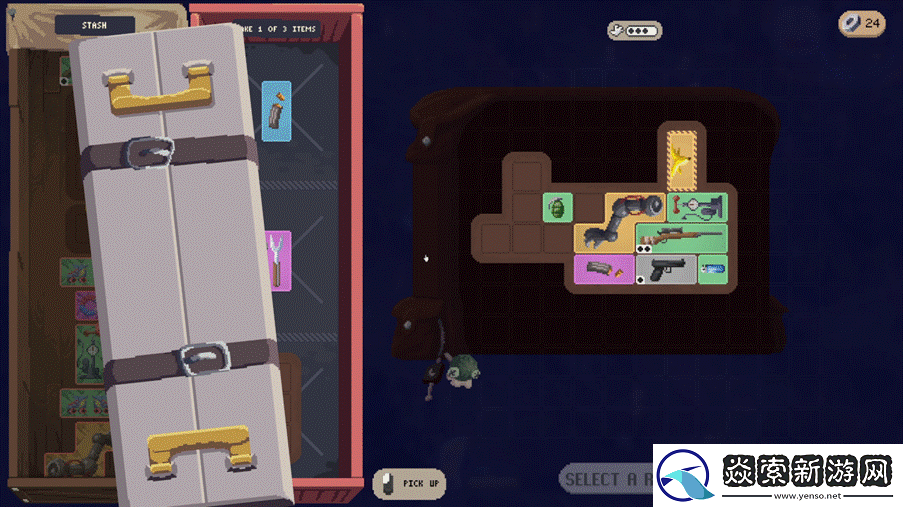Select the blue water bottle item
The height and width of the screenshot is (507, 903).
click(712, 269)
